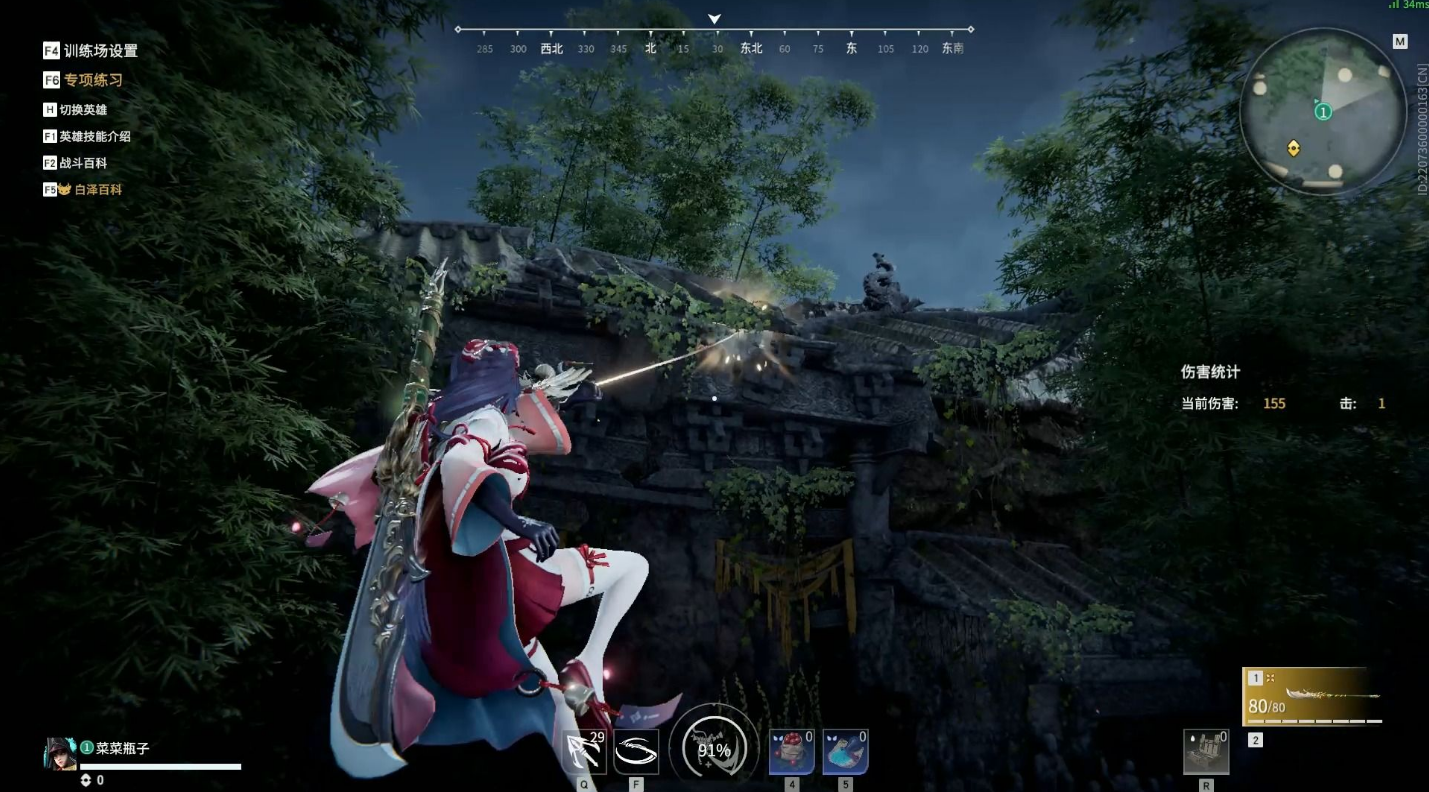1429x792 pixels.
Task: Select the Q ammo item icon
Action: (x=585, y=749)
